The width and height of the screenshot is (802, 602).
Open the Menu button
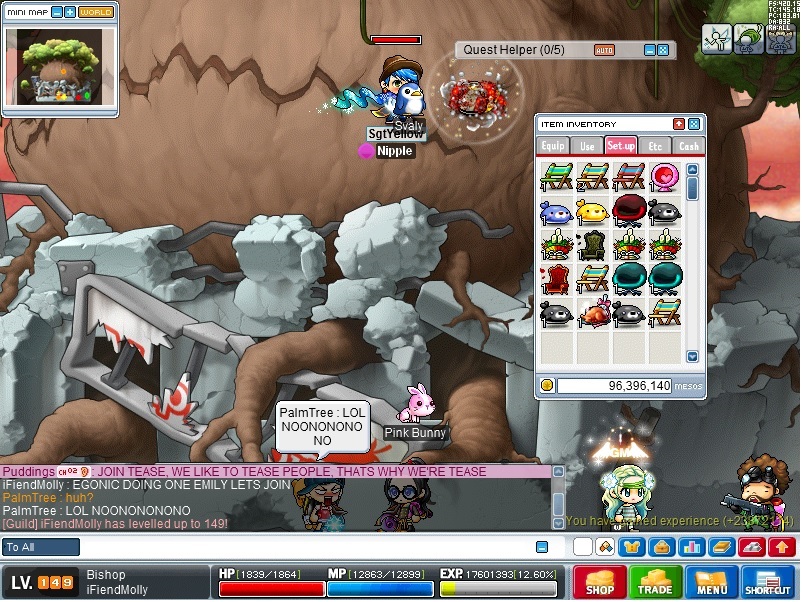click(711, 582)
